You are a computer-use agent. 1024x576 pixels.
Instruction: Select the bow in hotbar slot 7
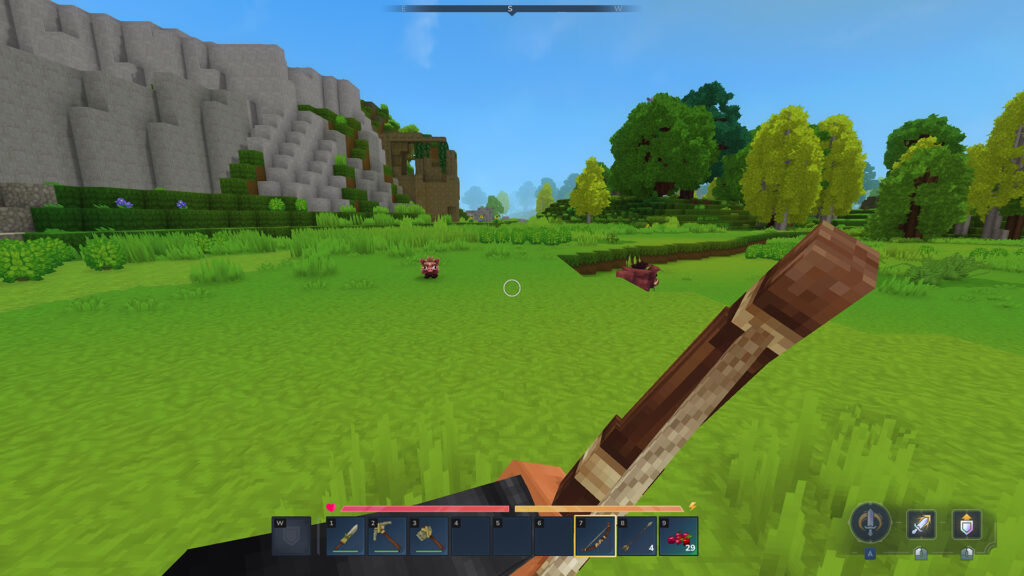coord(594,536)
